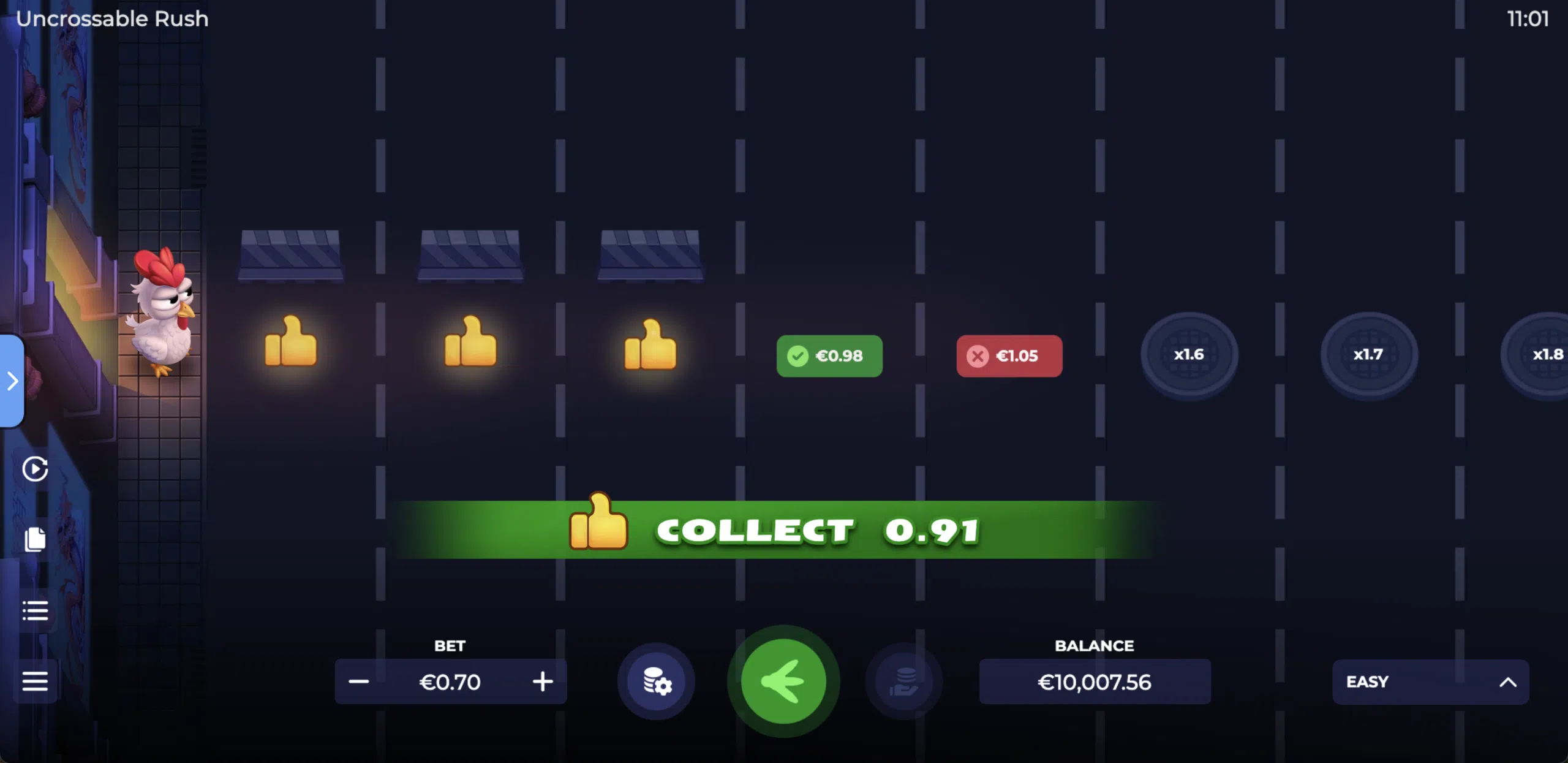Click the Uncrossable Rush title
The height and width of the screenshot is (763, 1568).
pos(113,18)
